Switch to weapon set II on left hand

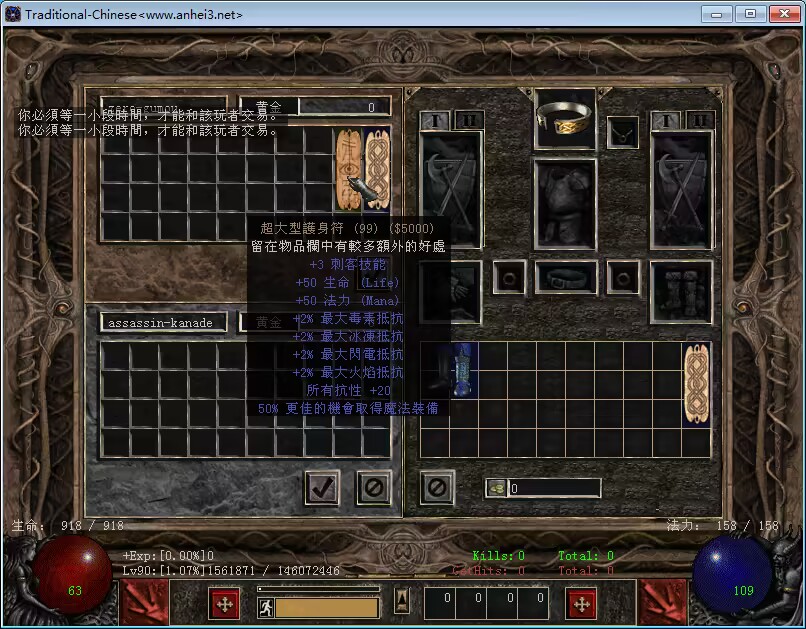pyautogui.click(x=468, y=120)
